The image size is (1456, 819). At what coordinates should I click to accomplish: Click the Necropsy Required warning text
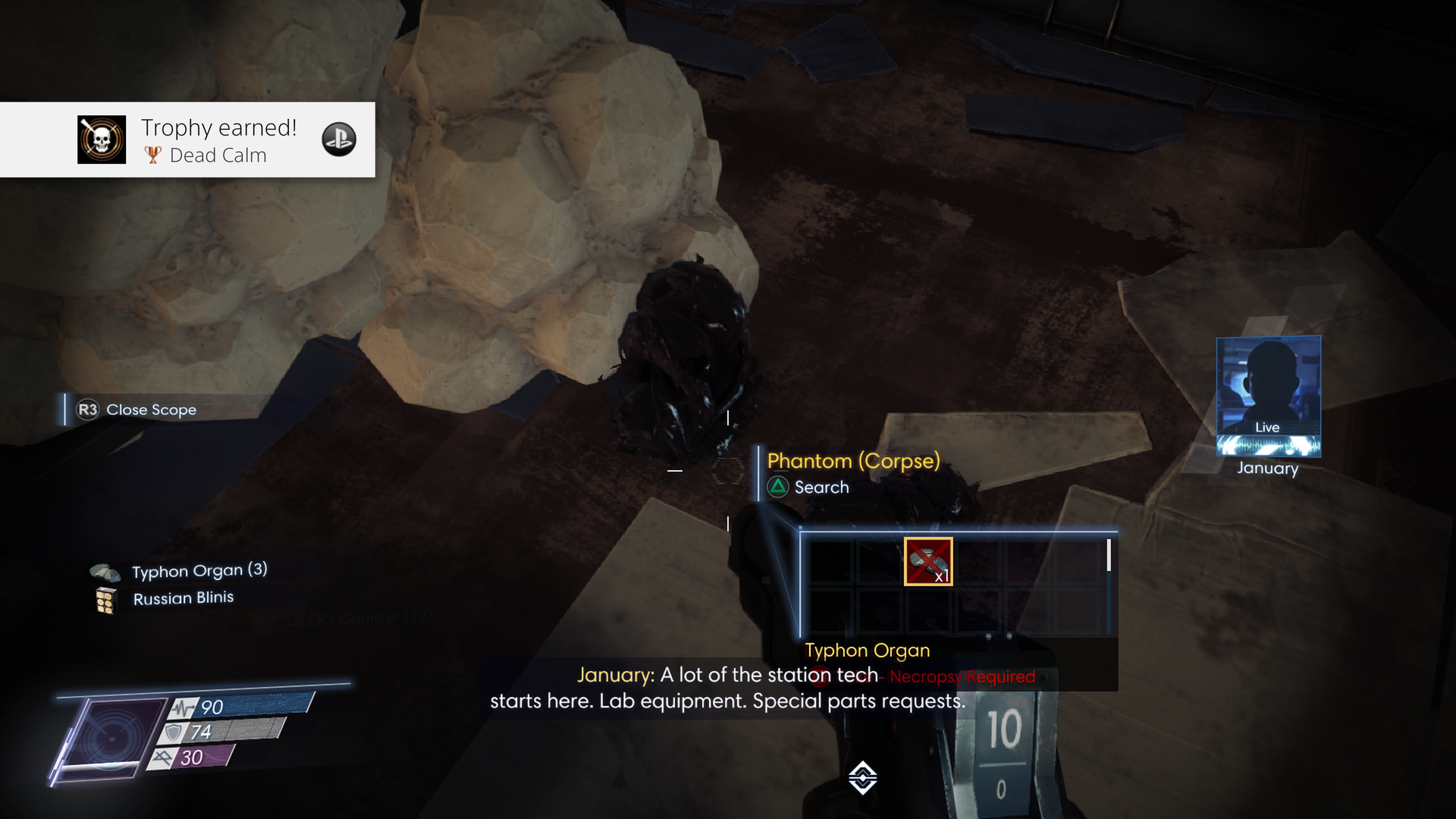tap(960, 676)
